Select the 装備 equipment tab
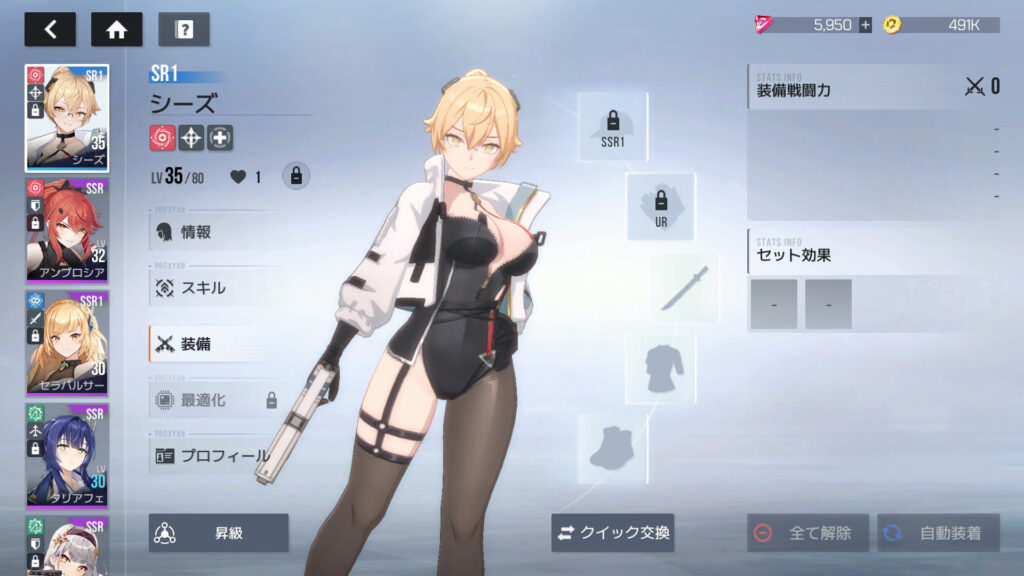 coord(215,344)
